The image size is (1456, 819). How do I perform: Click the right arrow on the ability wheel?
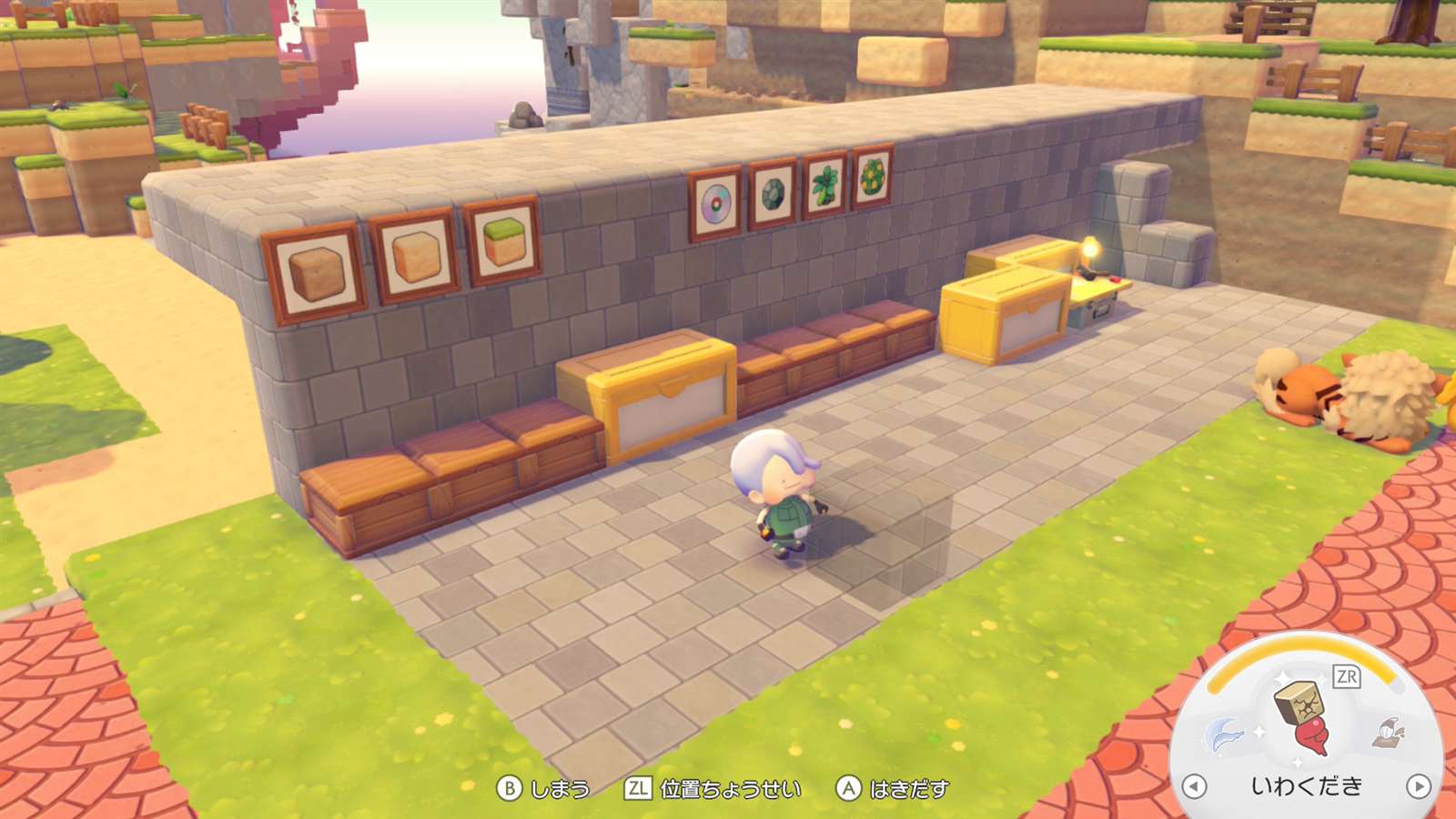[x=1418, y=786]
